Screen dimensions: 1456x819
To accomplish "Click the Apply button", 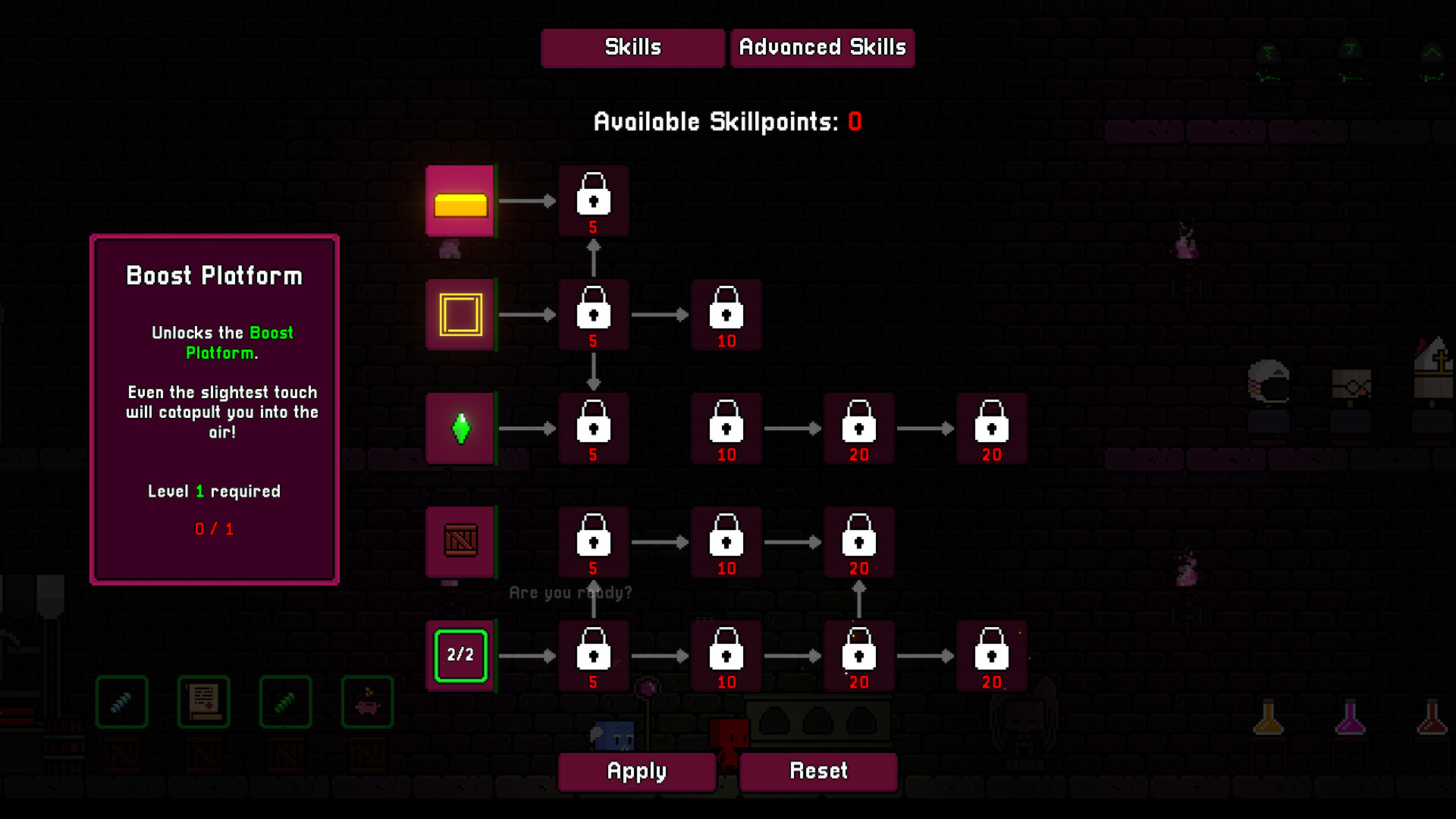I will 636,771.
